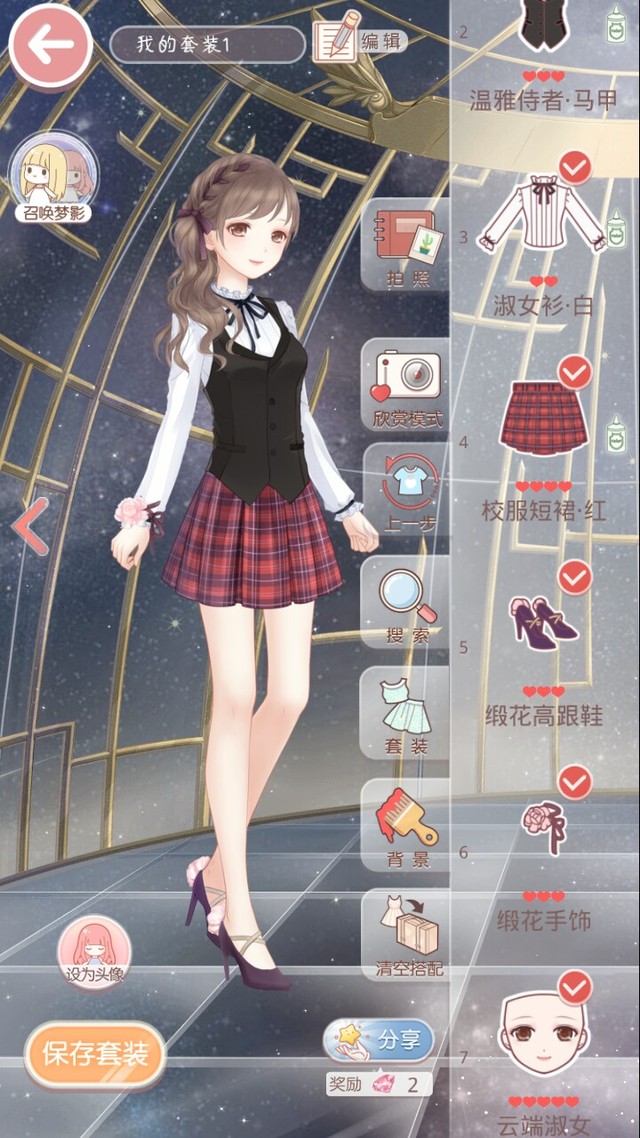Open the 套装 outfit sets menu

(407, 714)
